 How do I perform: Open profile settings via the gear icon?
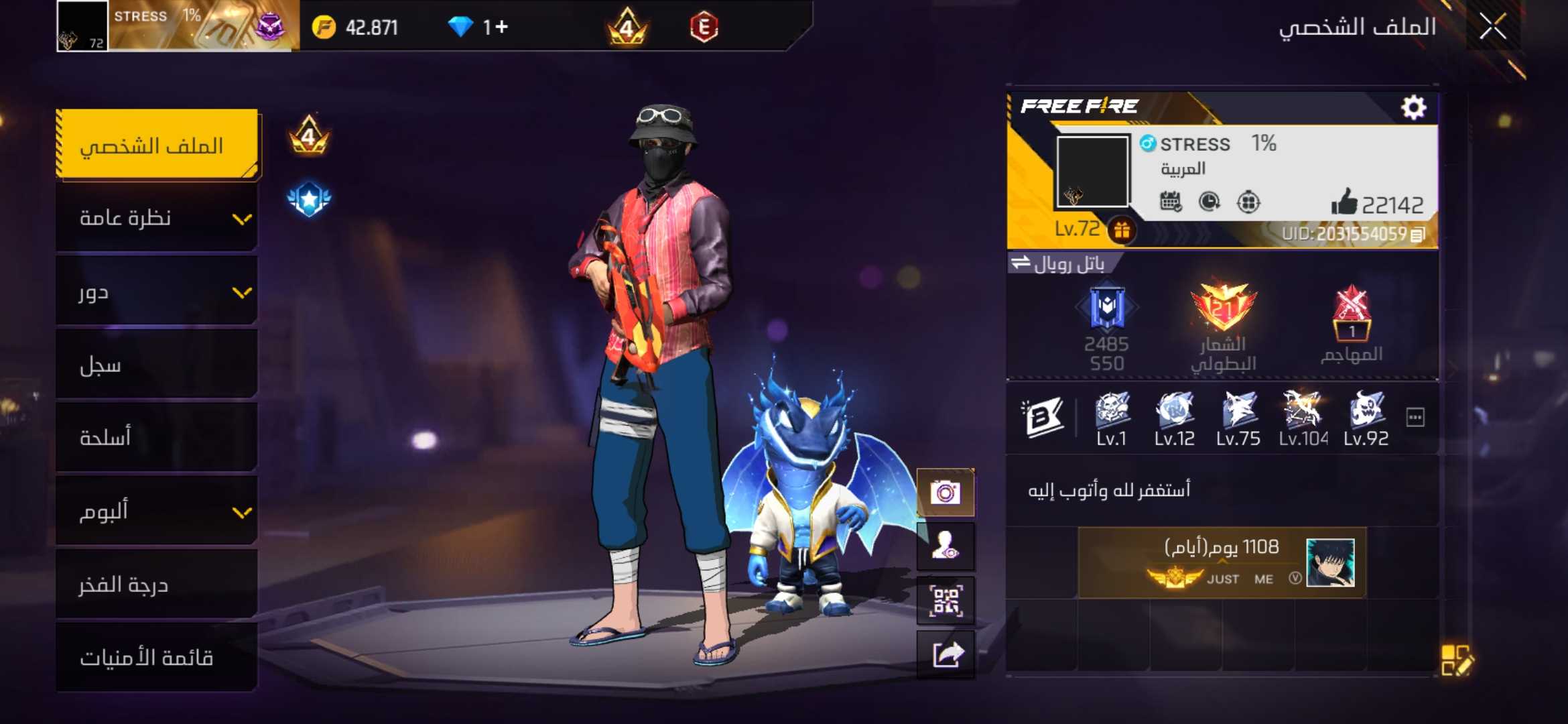pyautogui.click(x=1414, y=105)
